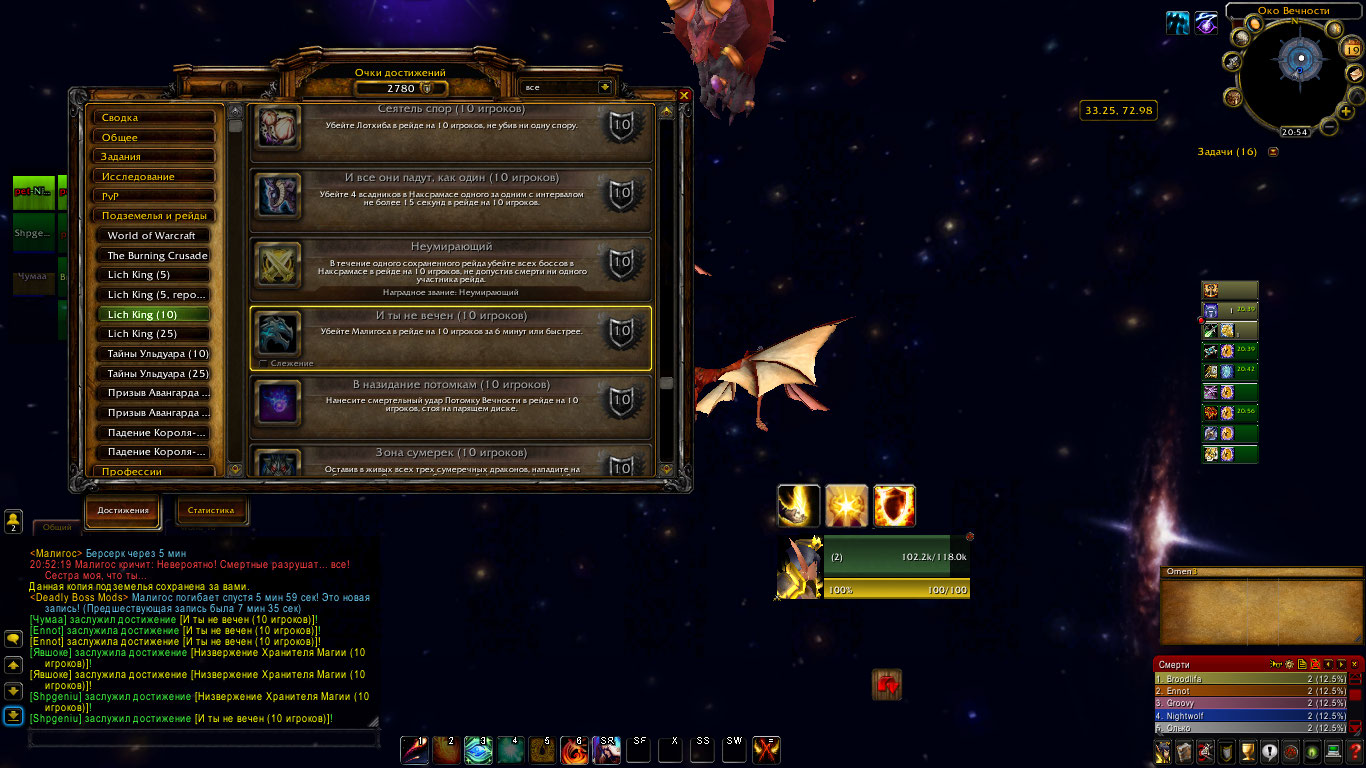
Task: Select The Burning Crusade subcategory
Action: click(x=157, y=256)
